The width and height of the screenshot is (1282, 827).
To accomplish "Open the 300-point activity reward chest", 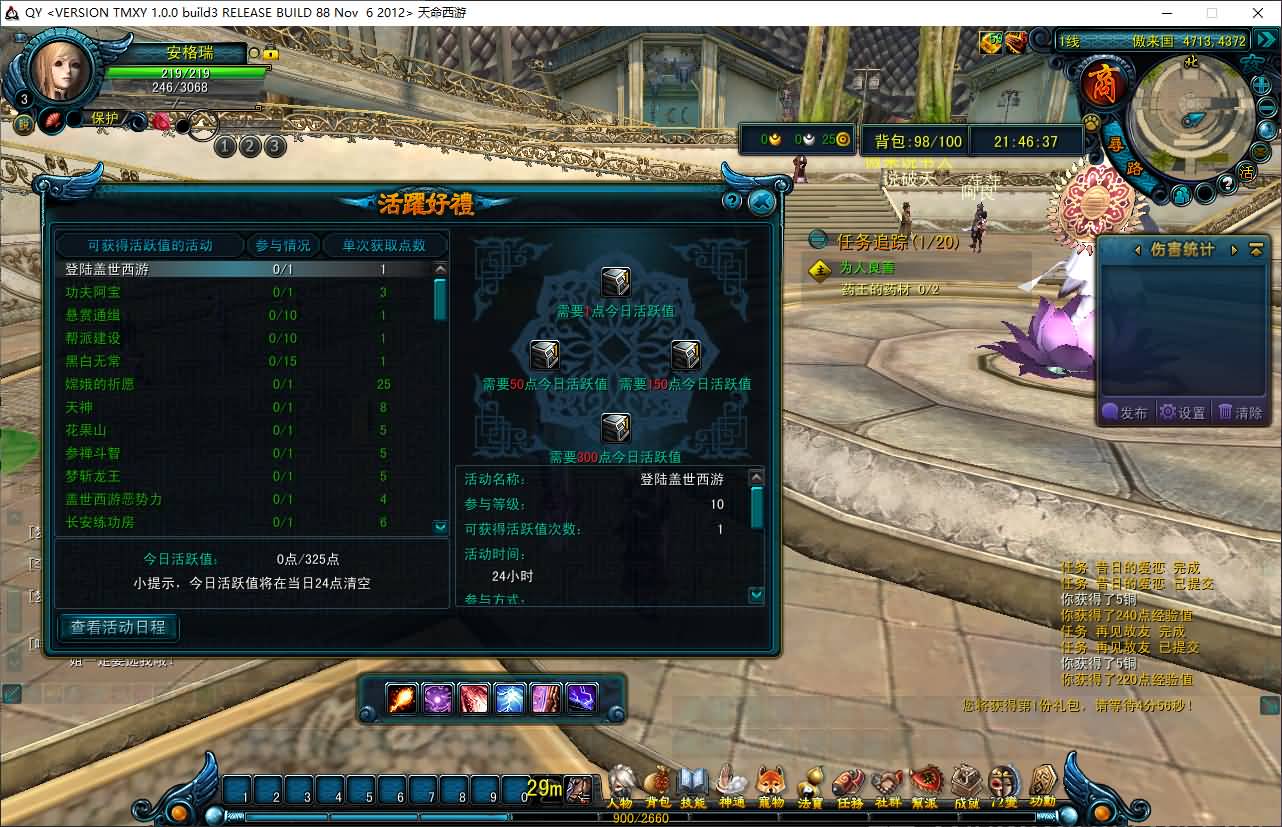I will [615, 428].
